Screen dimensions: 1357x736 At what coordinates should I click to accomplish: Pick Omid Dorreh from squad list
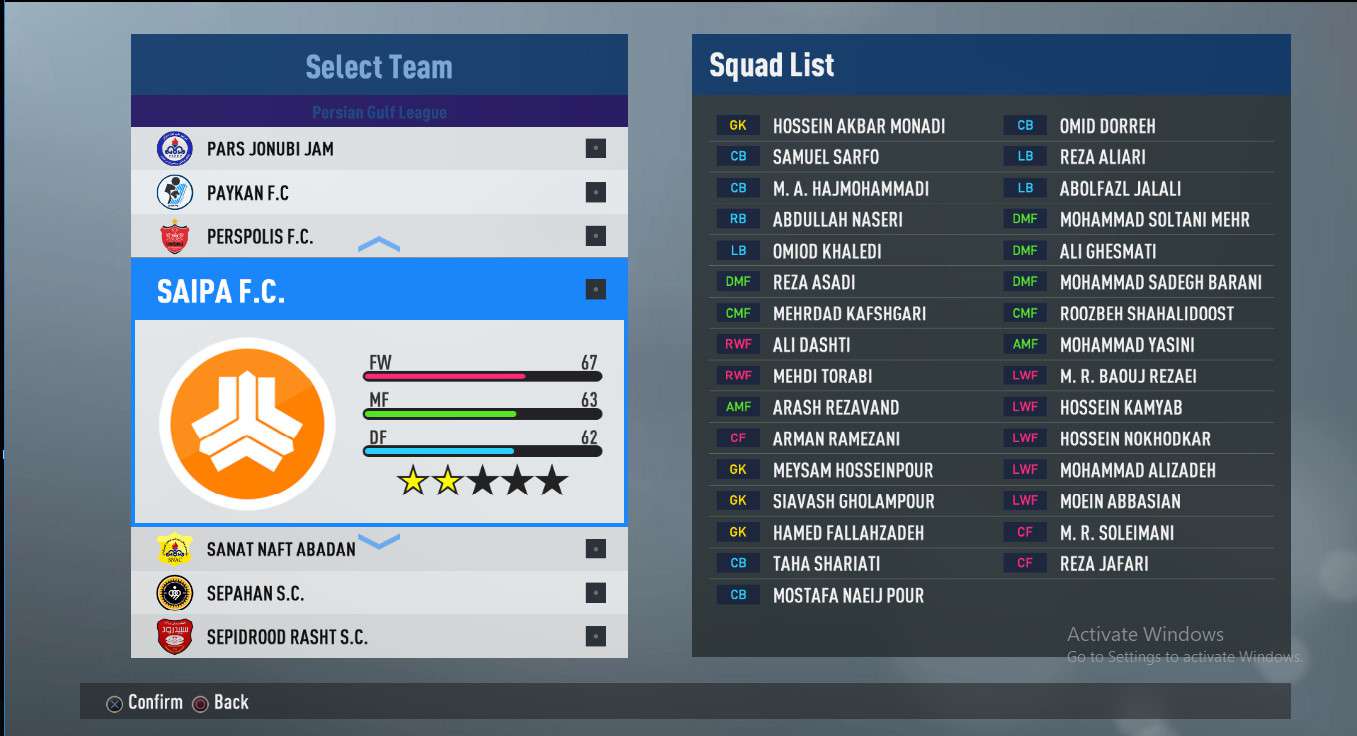click(1107, 126)
